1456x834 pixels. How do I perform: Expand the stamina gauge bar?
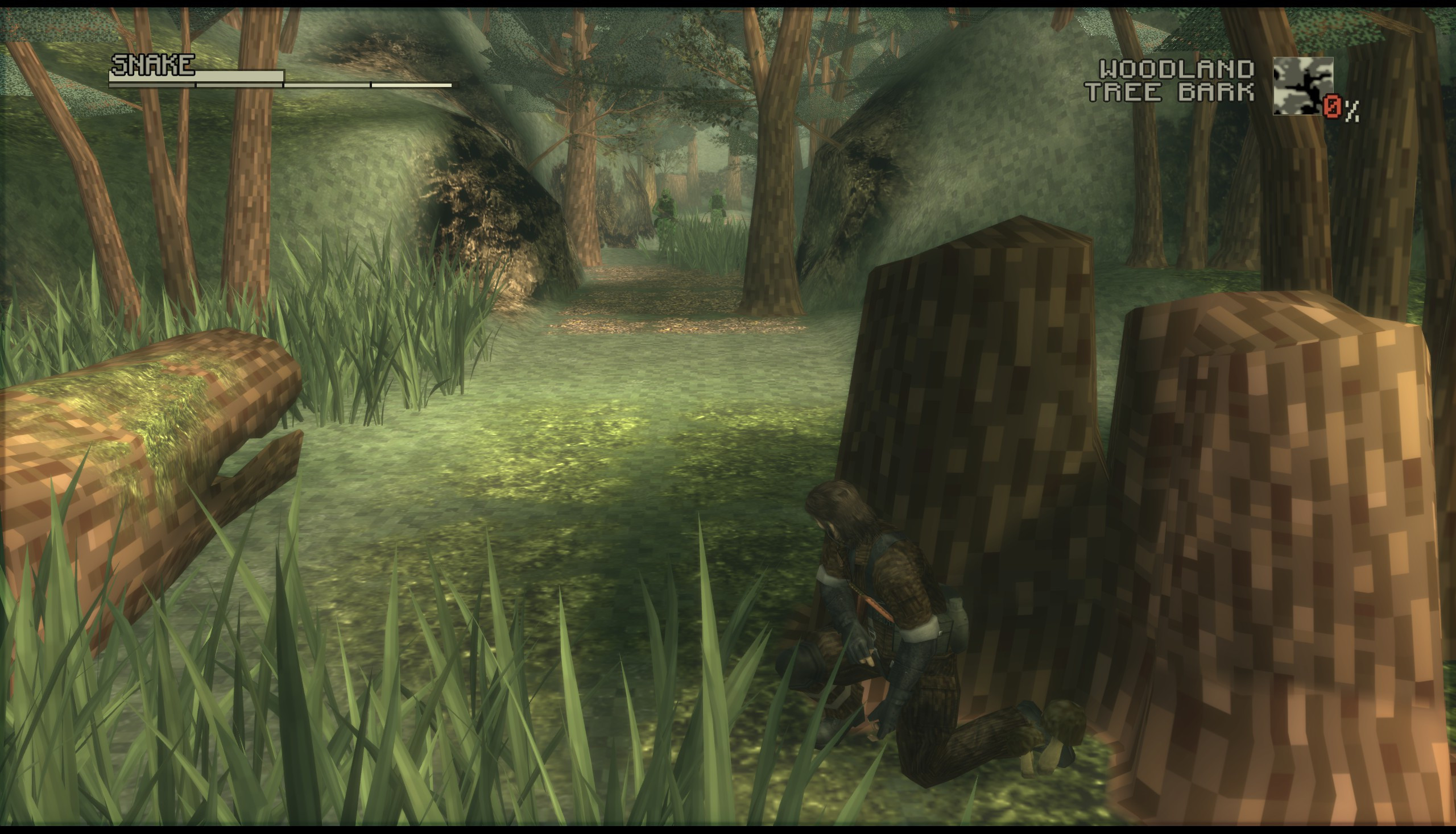(281, 85)
